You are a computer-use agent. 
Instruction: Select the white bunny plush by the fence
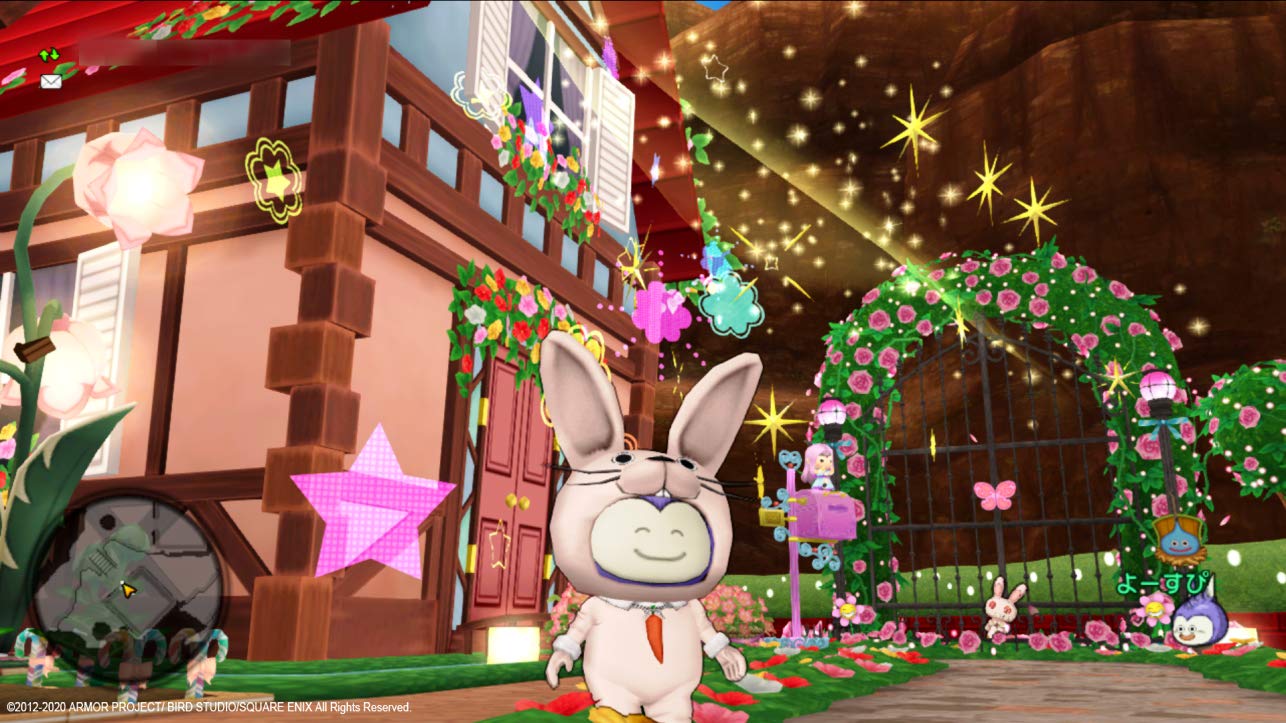point(1003,608)
